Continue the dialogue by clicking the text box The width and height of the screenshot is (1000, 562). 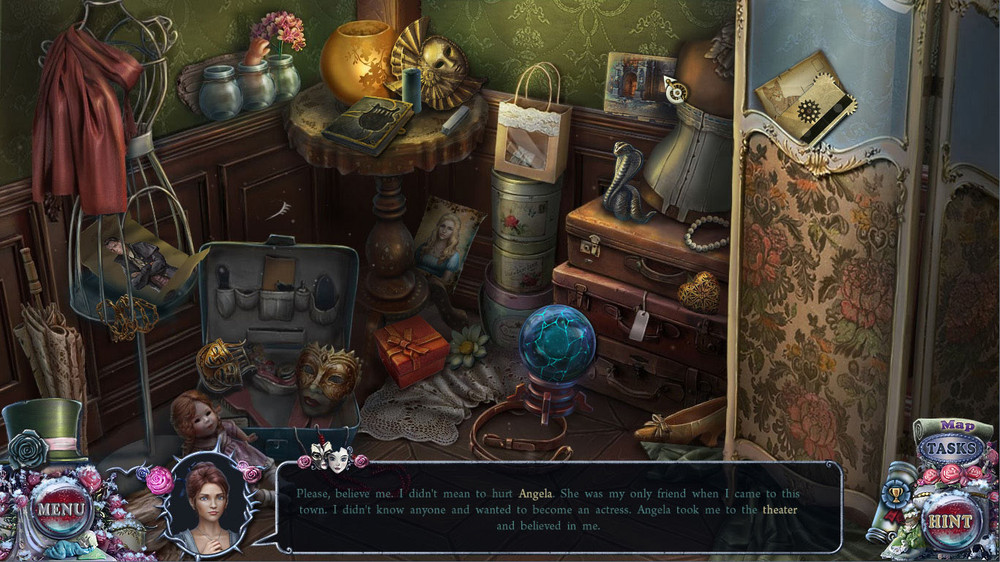(x=558, y=506)
